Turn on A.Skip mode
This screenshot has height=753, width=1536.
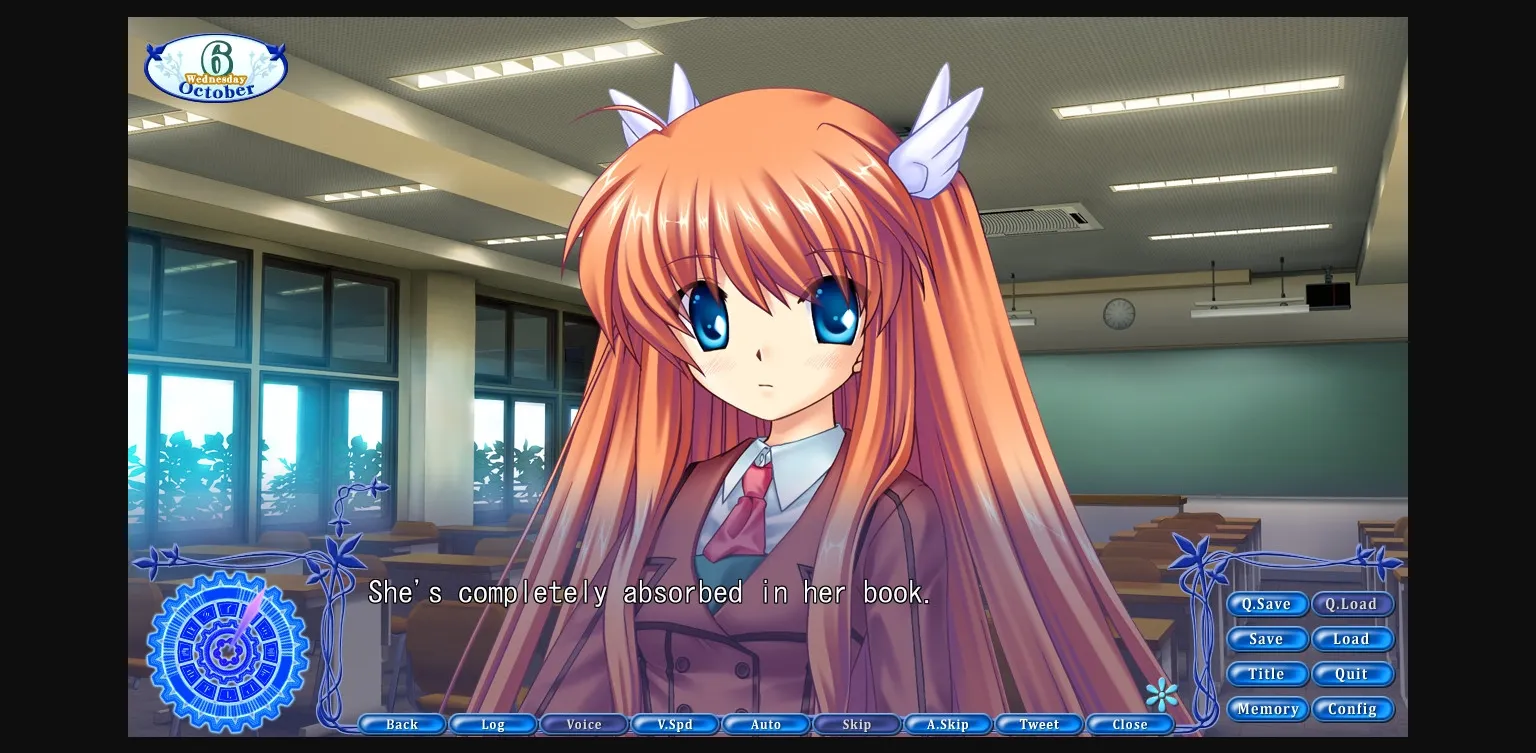(x=948, y=724)
